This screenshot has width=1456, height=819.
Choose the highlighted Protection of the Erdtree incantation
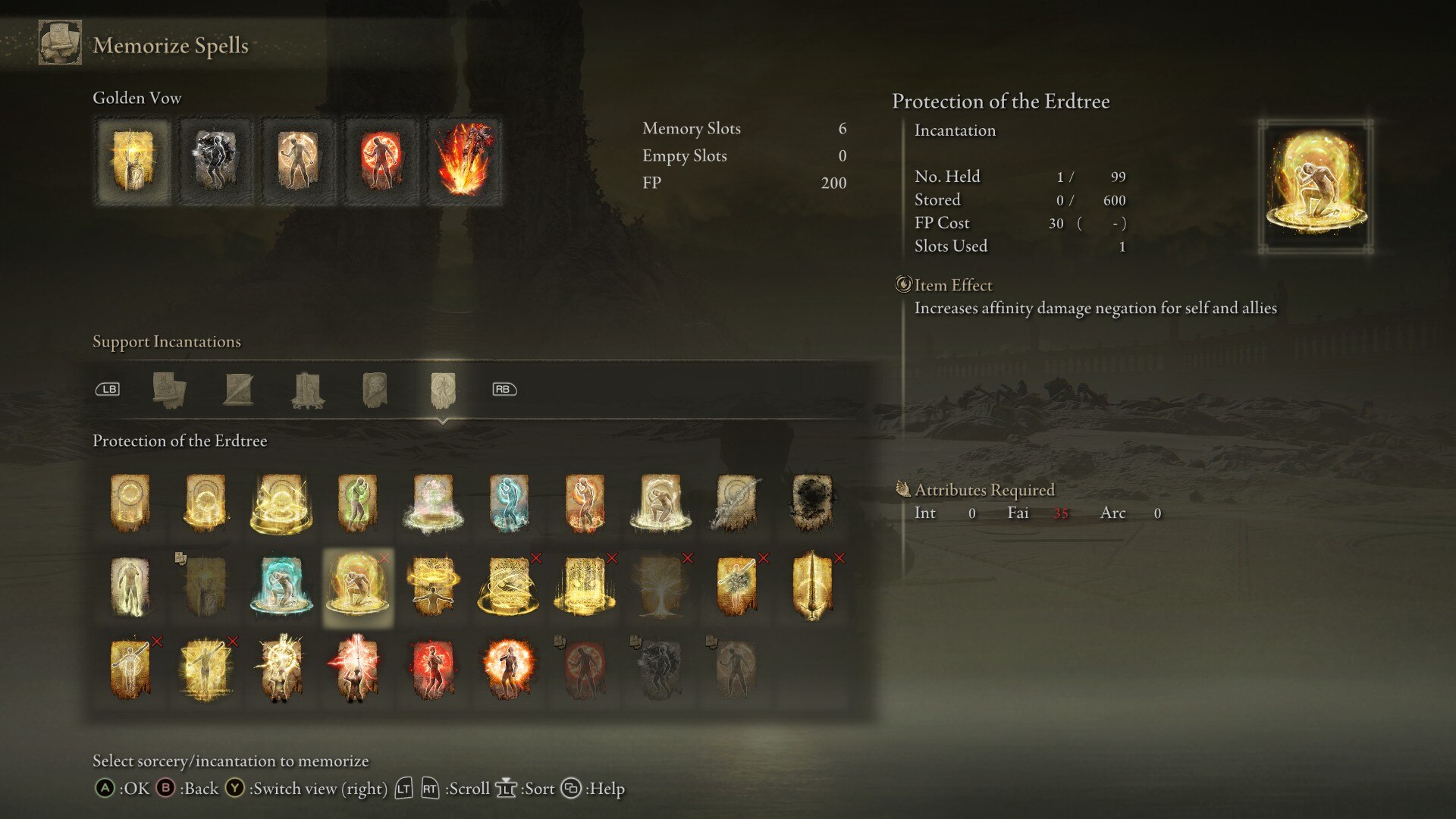coord(357,586)
